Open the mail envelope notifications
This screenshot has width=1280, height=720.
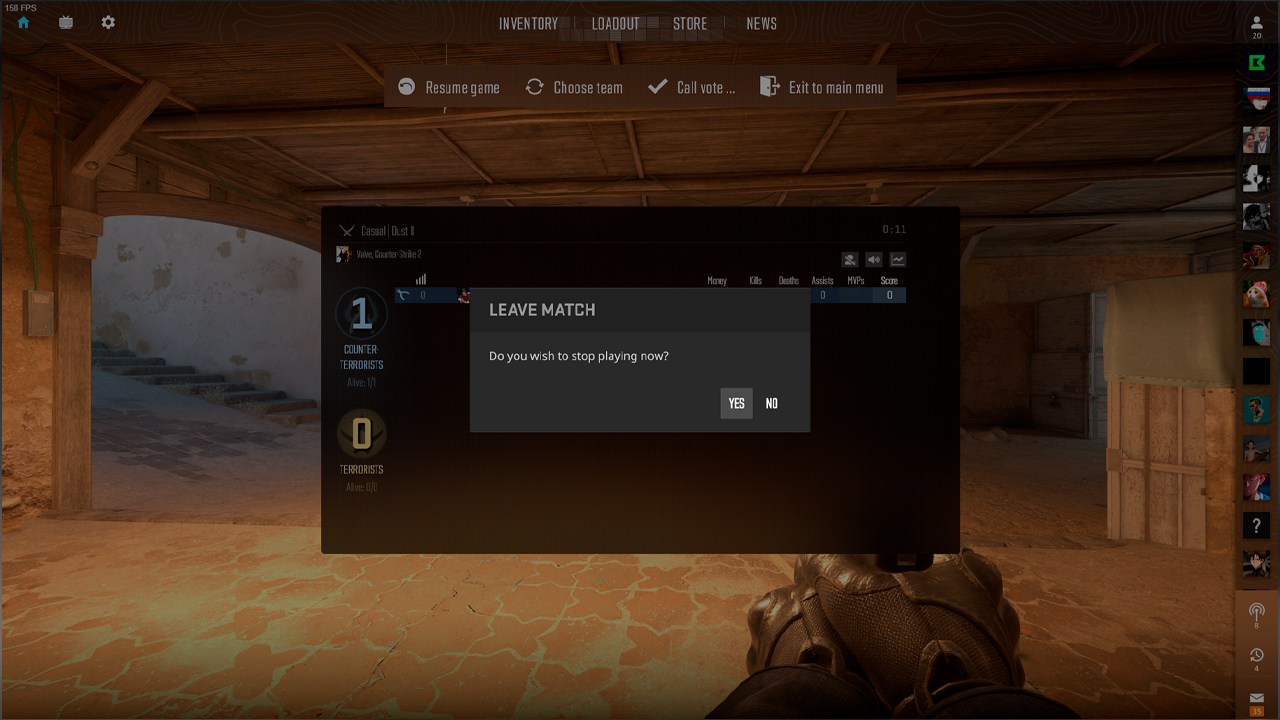pyautogui.click(x=1257, y=699)
